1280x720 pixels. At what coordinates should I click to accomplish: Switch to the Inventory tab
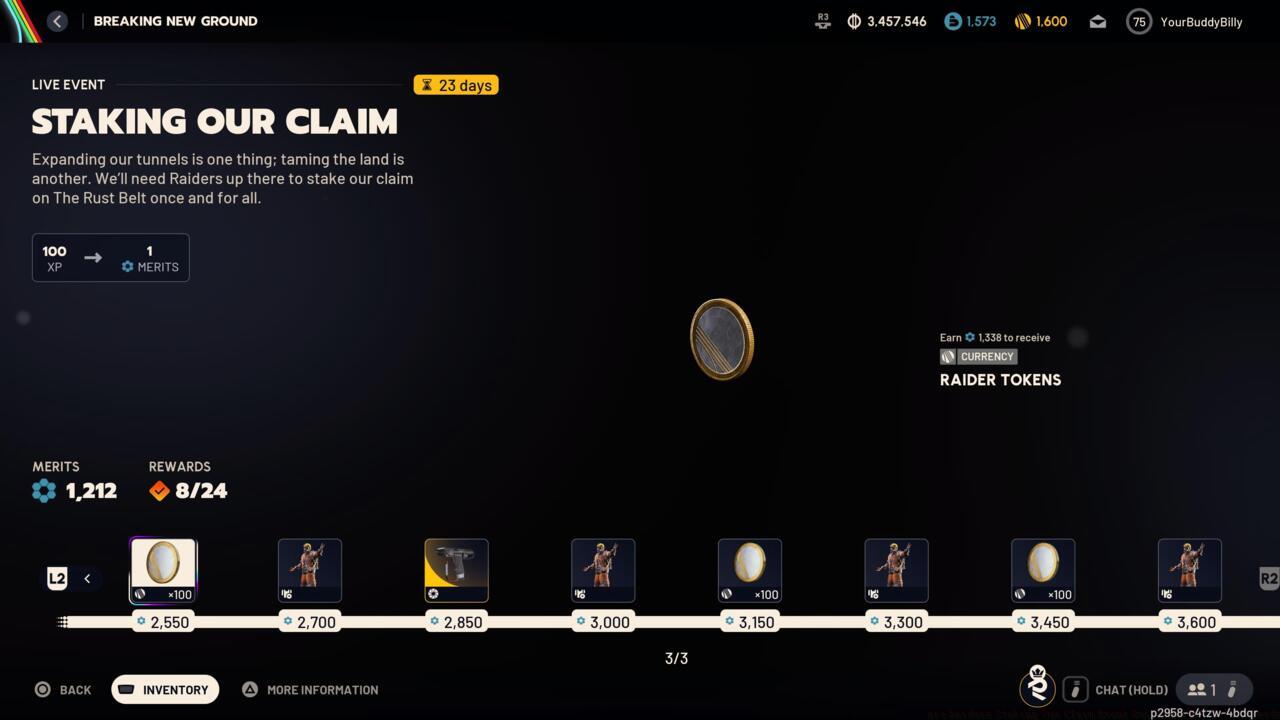point(164,689)
